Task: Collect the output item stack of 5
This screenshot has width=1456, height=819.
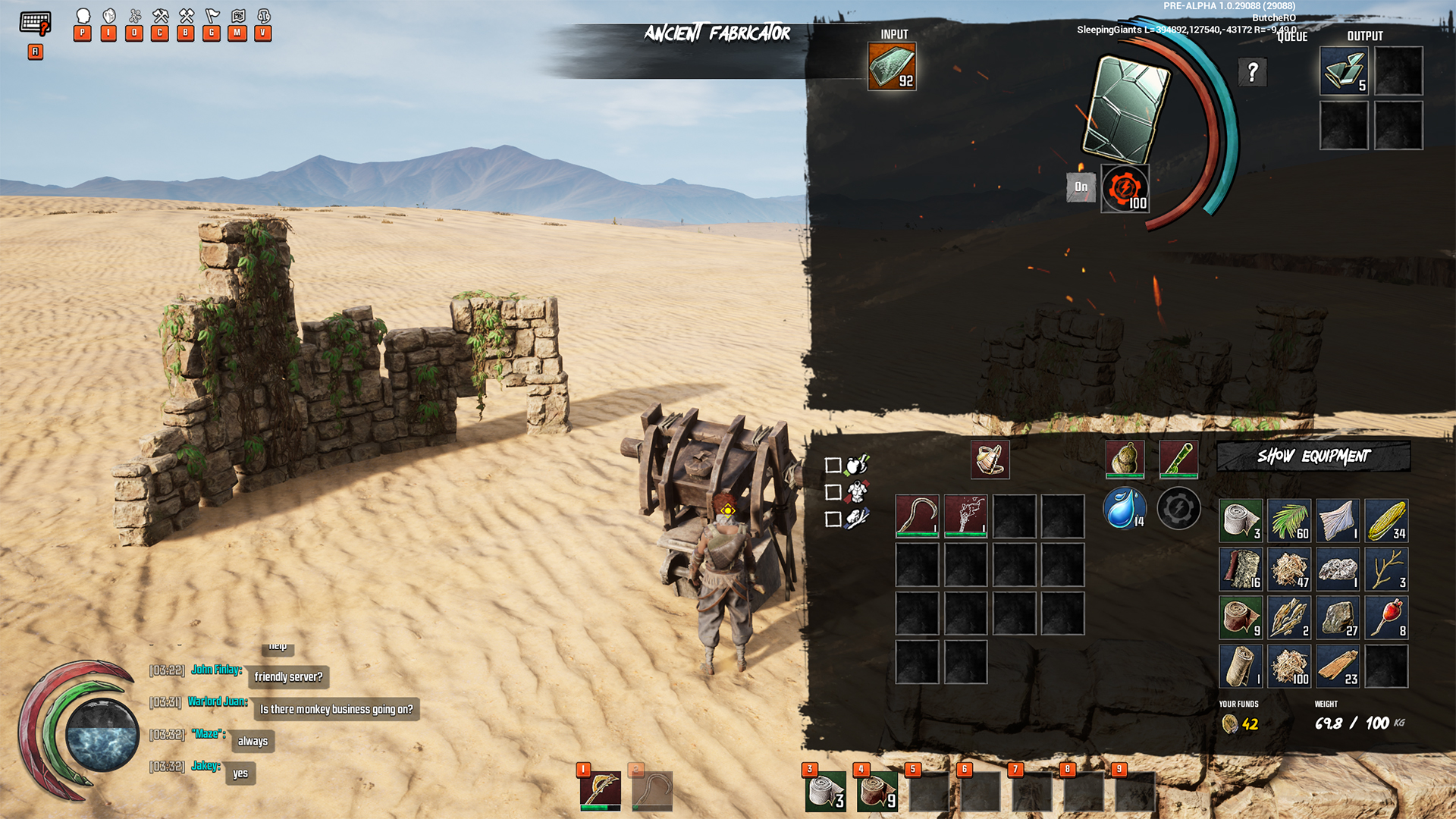Action: coord(1344,71)
